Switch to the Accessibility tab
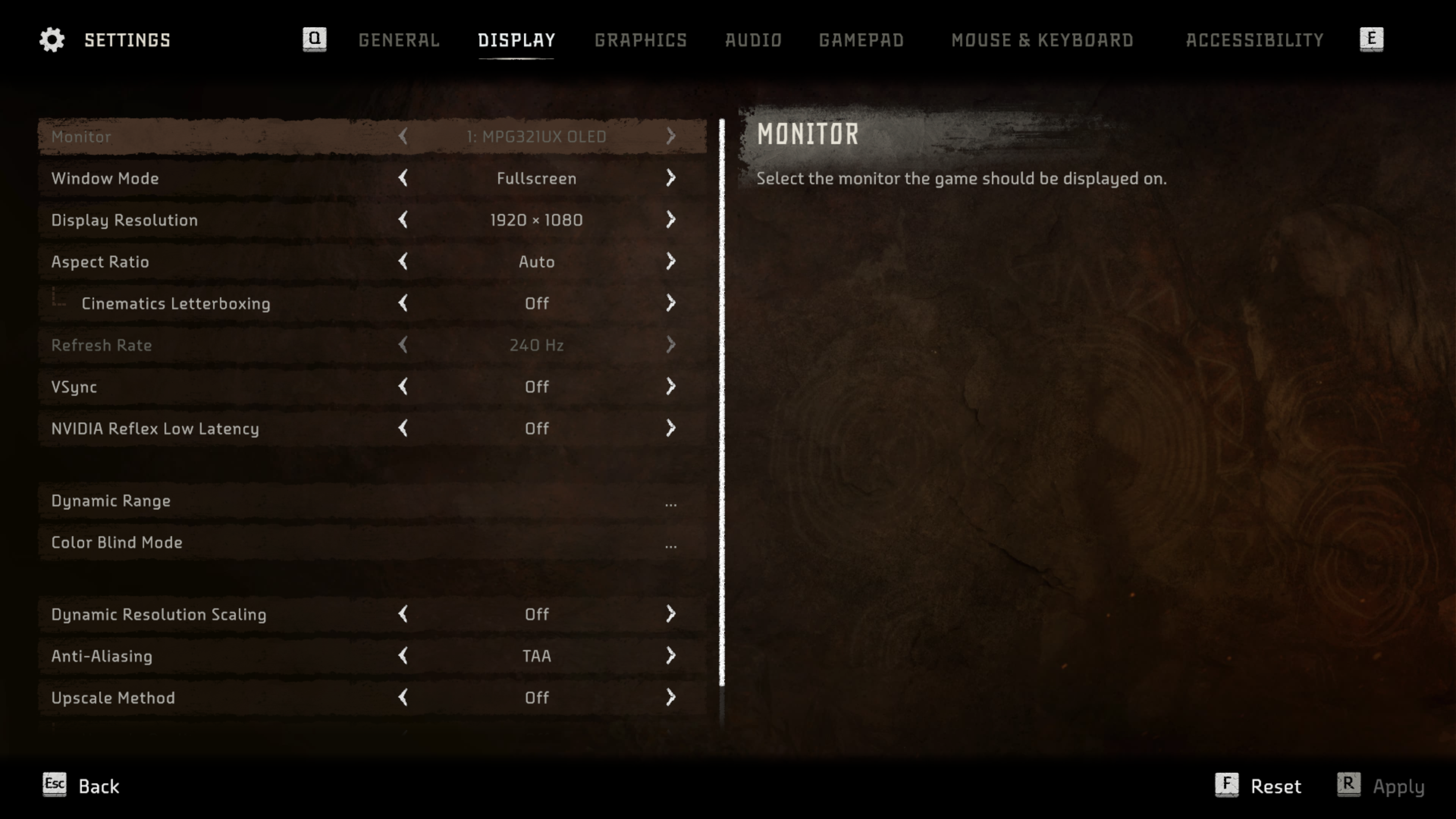The height and width of the screenshot is (819, 1456). 1254,40
